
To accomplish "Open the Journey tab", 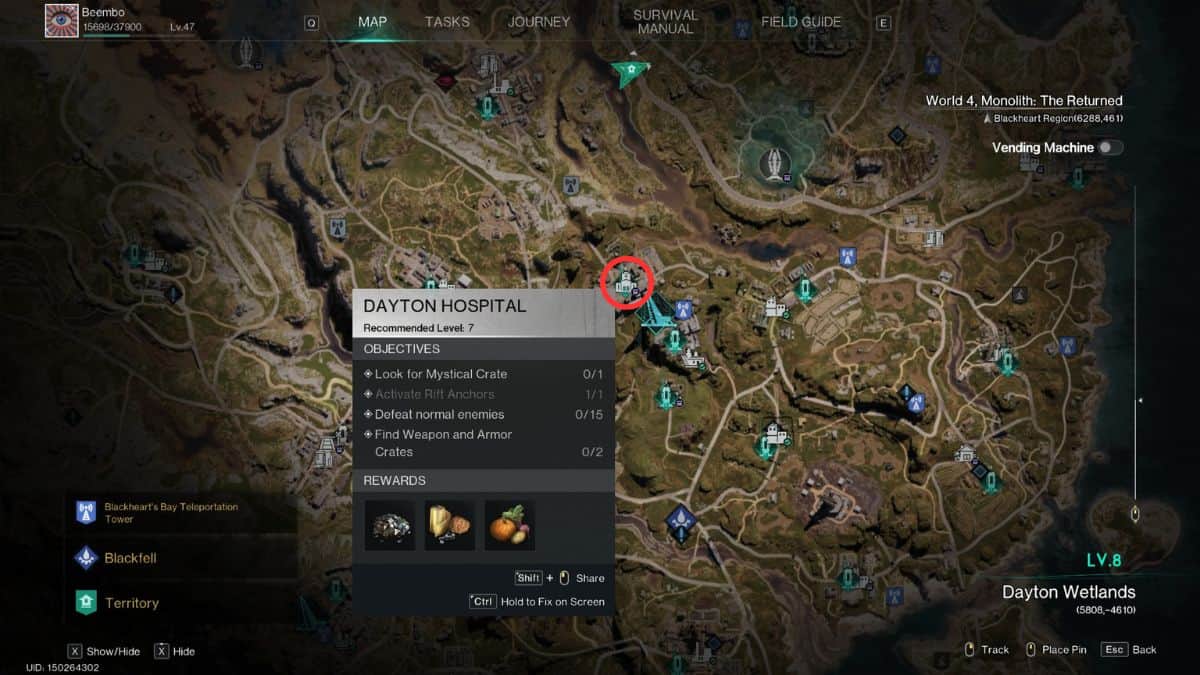I will coord(539,22).
